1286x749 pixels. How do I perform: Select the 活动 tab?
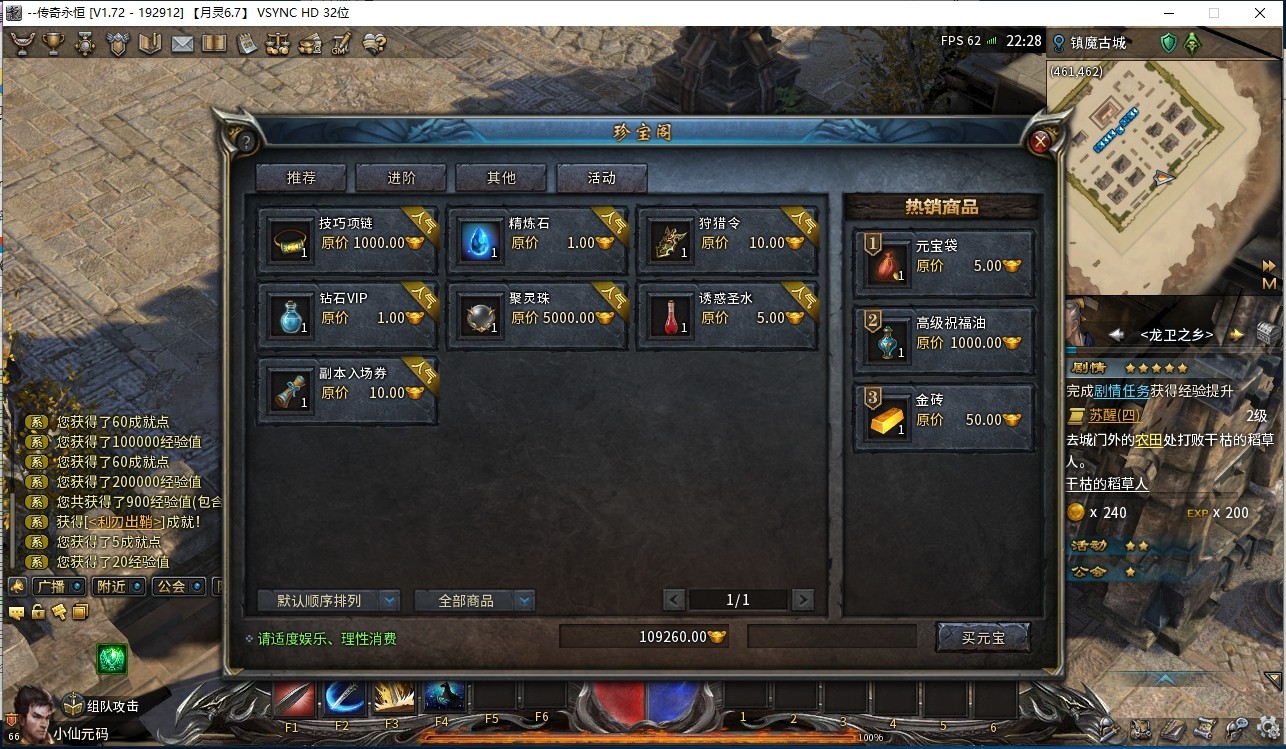coord(601,178)
